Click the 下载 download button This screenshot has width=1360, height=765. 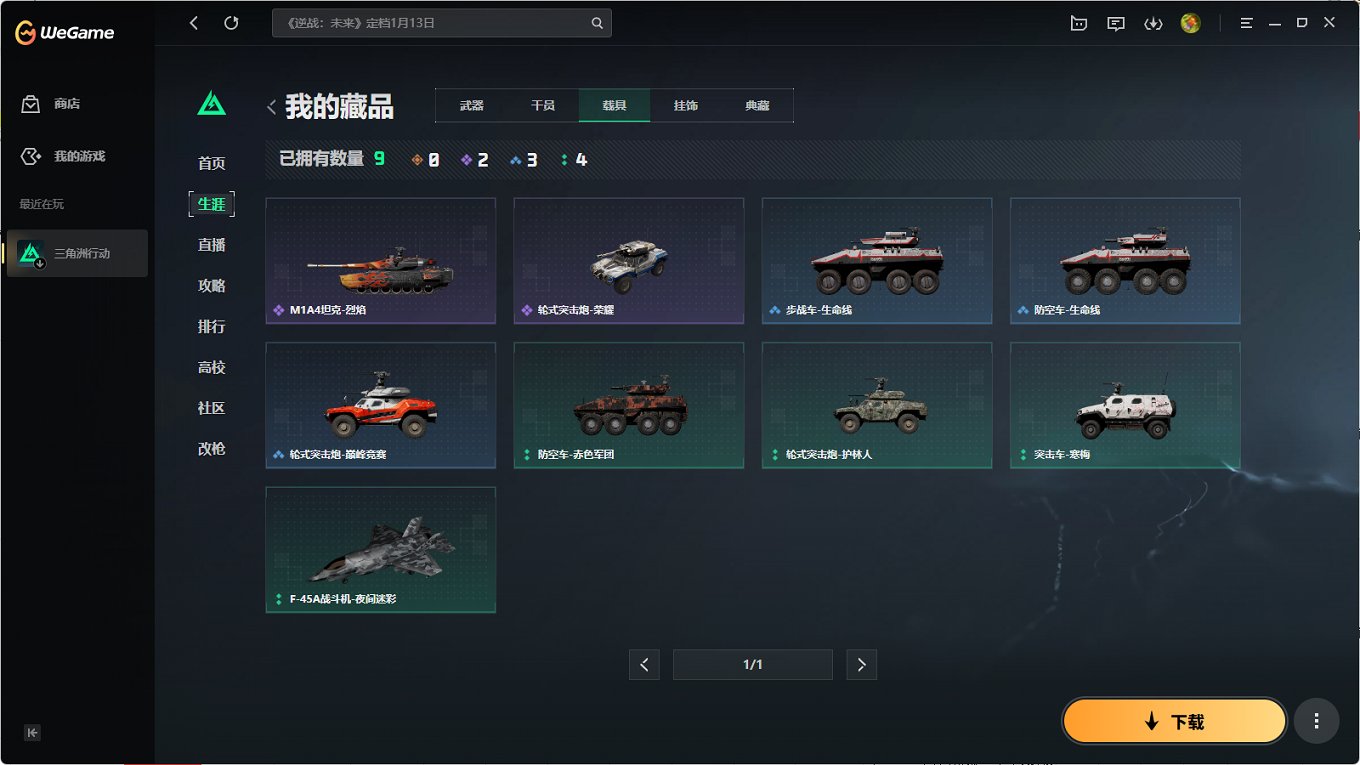[x=1174, y=720]
